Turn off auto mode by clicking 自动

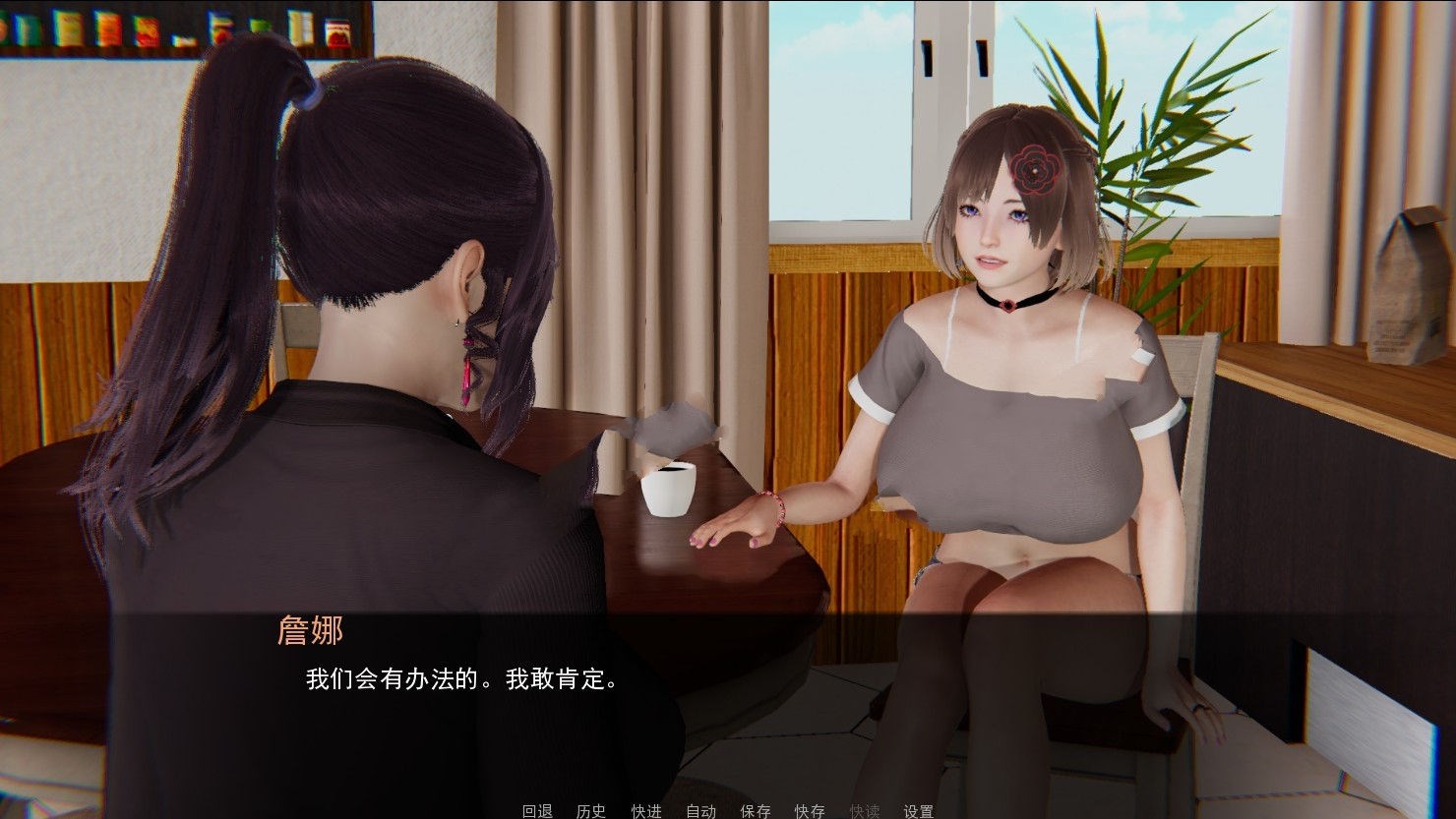coord(701,812)
